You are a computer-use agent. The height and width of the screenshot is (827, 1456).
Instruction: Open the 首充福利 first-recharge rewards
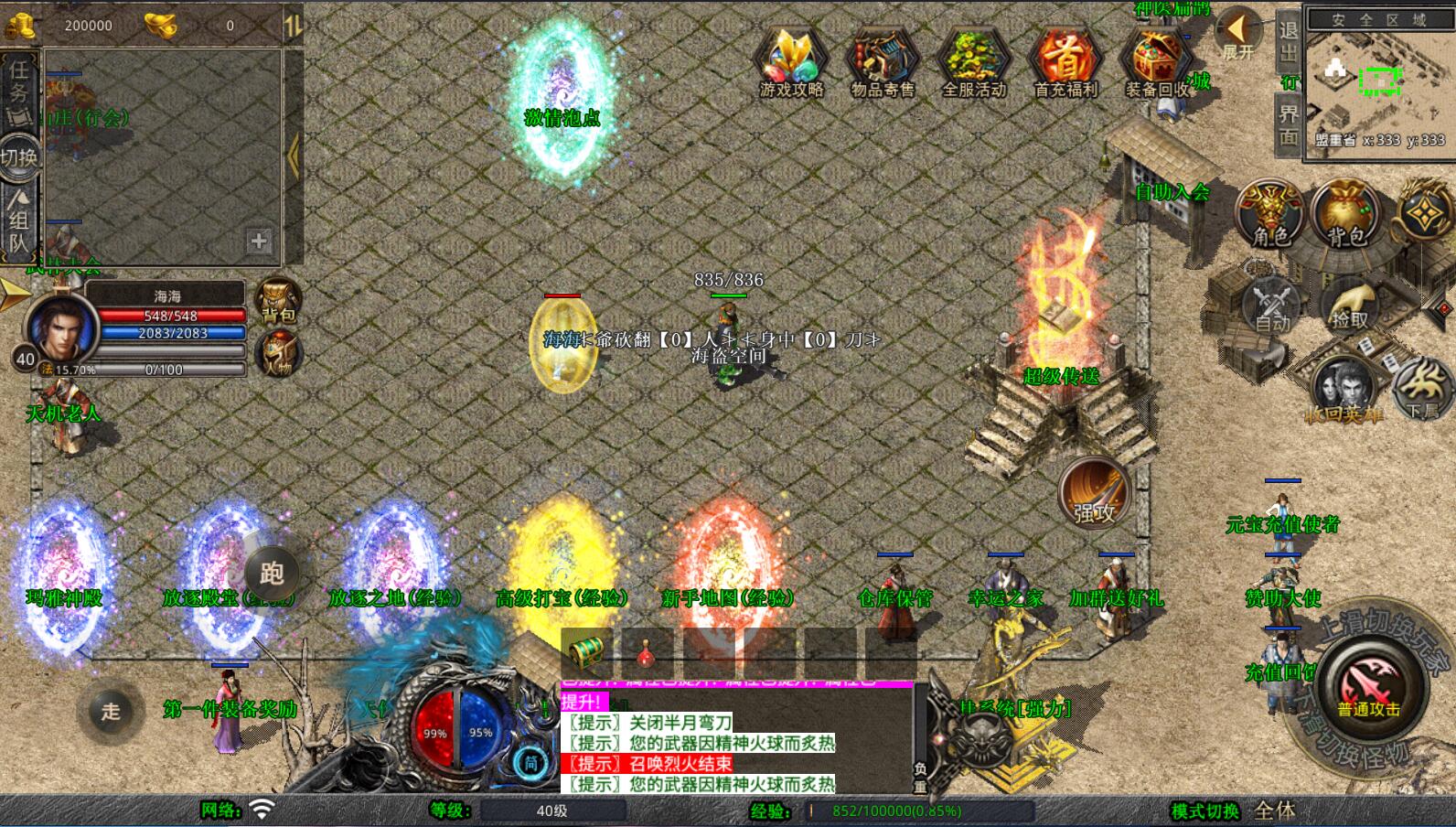tap(1065, 60)
